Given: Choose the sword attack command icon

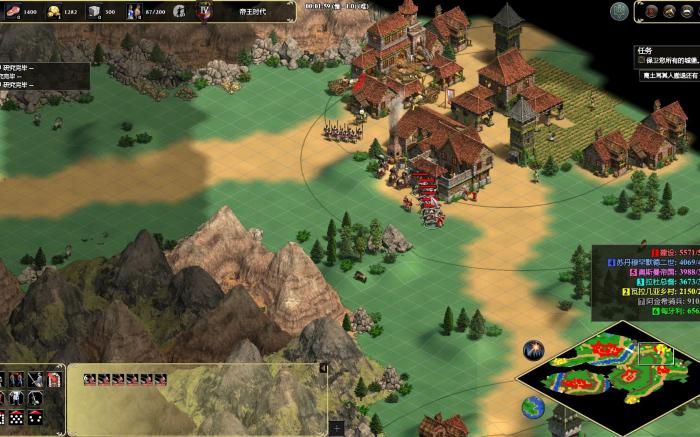Looking at the screenshot, I should 36,379.
